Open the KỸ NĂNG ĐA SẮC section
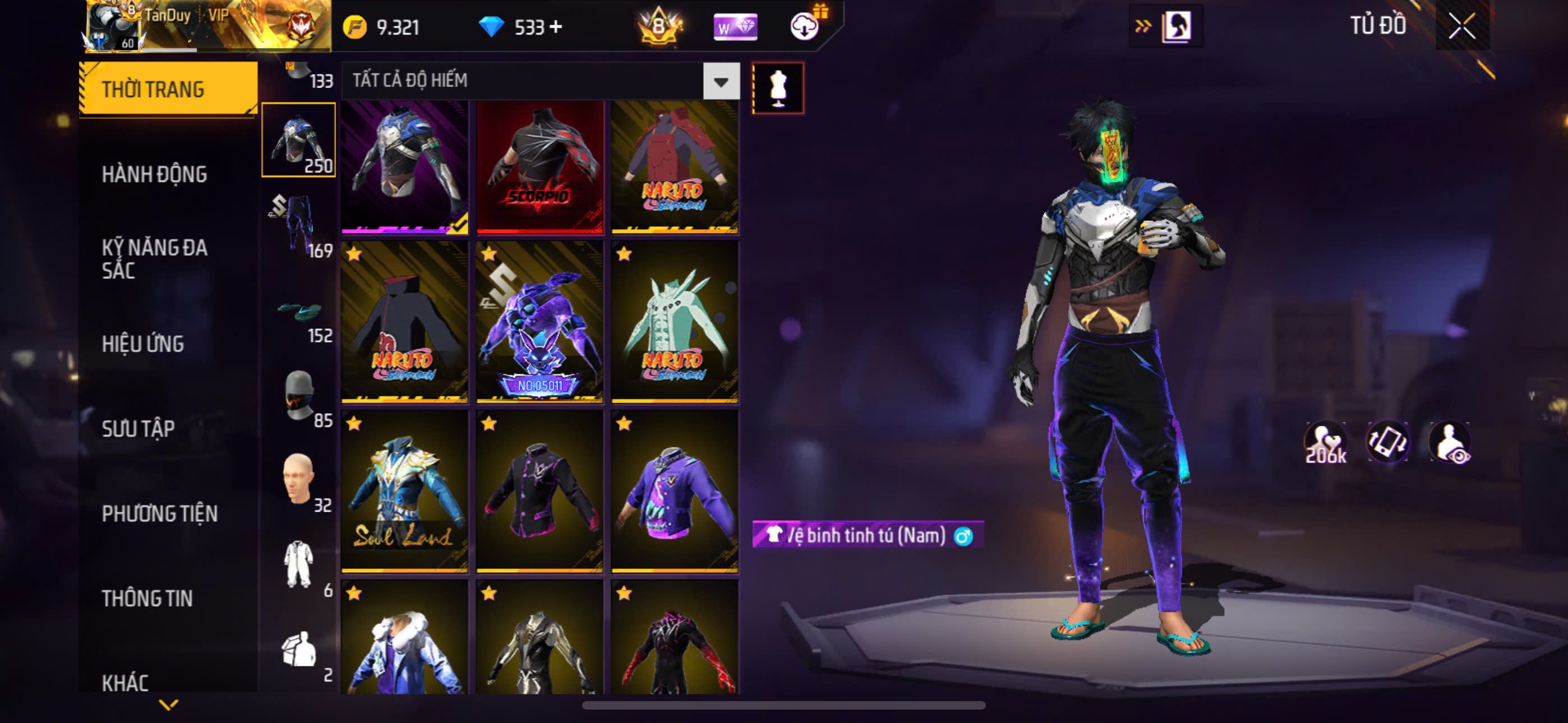 tap(154, 258)
